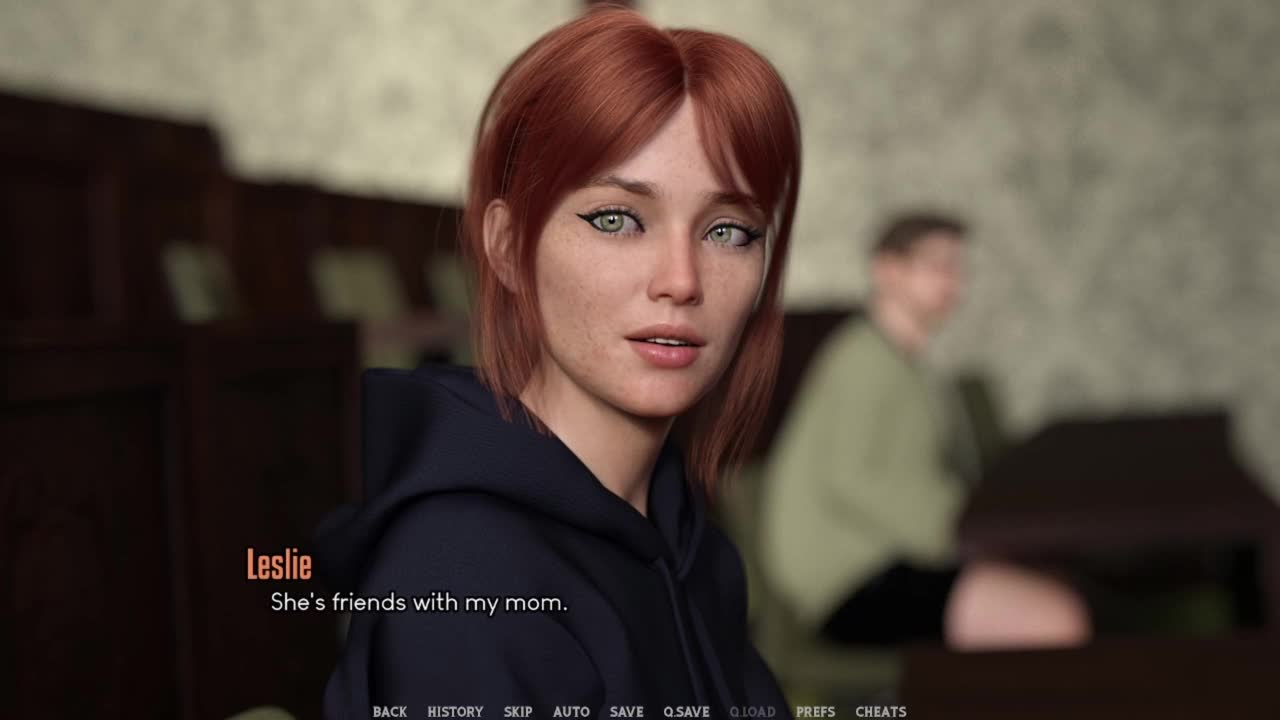Quick save with Q.SAVE
This screenshot has height=720, width=1280.
coord(686,712)
